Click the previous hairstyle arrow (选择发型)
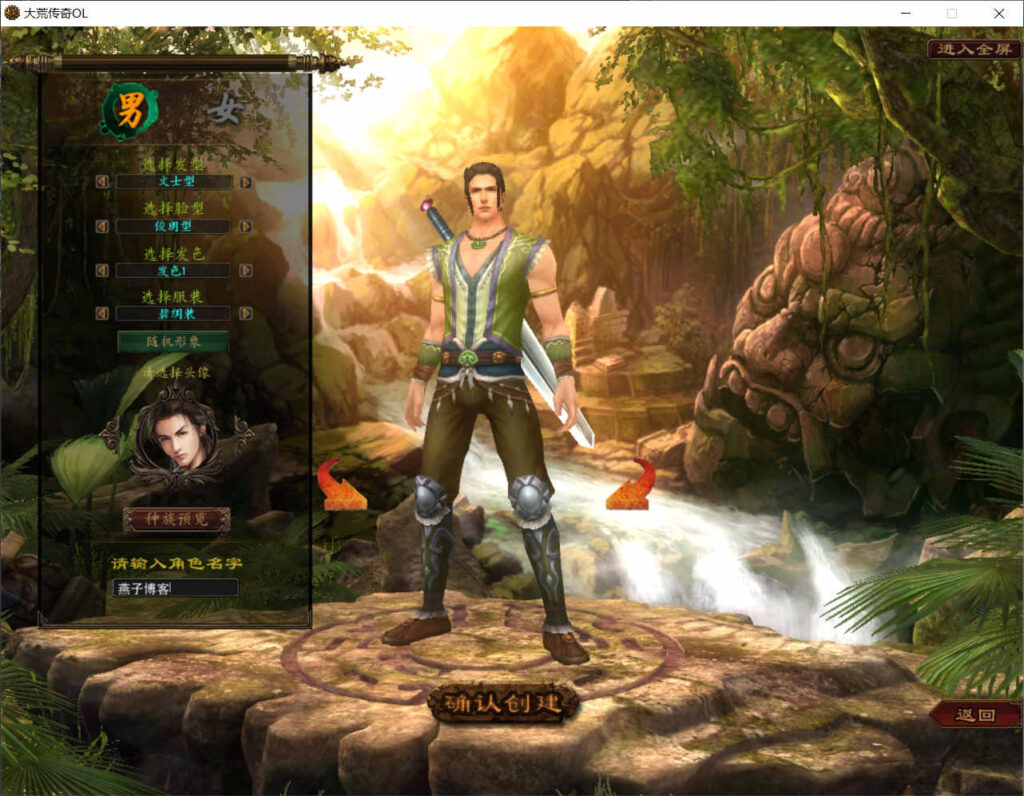Screen dimensions: 1024x796 point(102,182)
